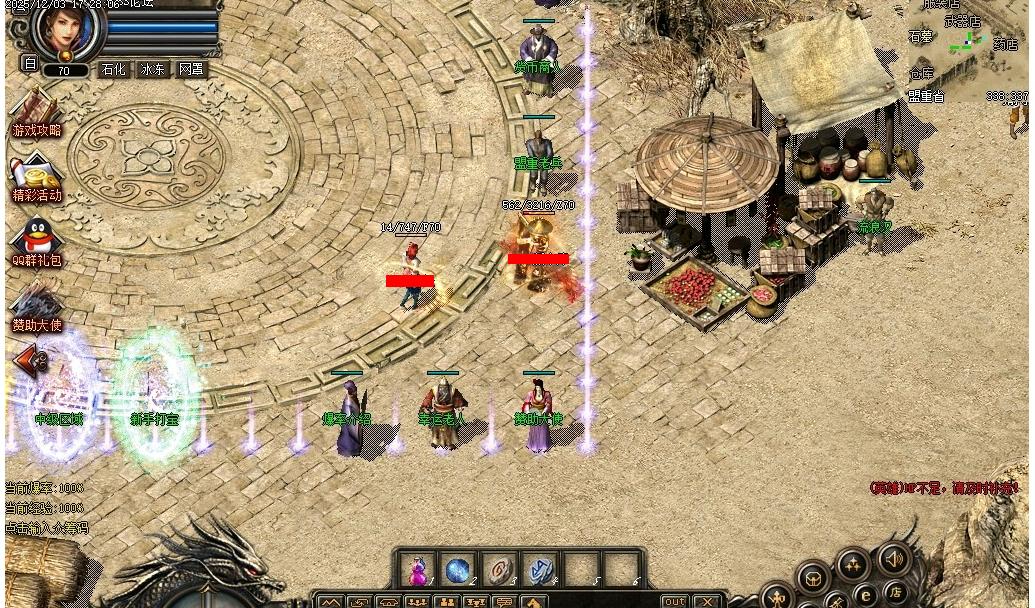Use the brown rune stone in slot 3

(x=499, y=571)
